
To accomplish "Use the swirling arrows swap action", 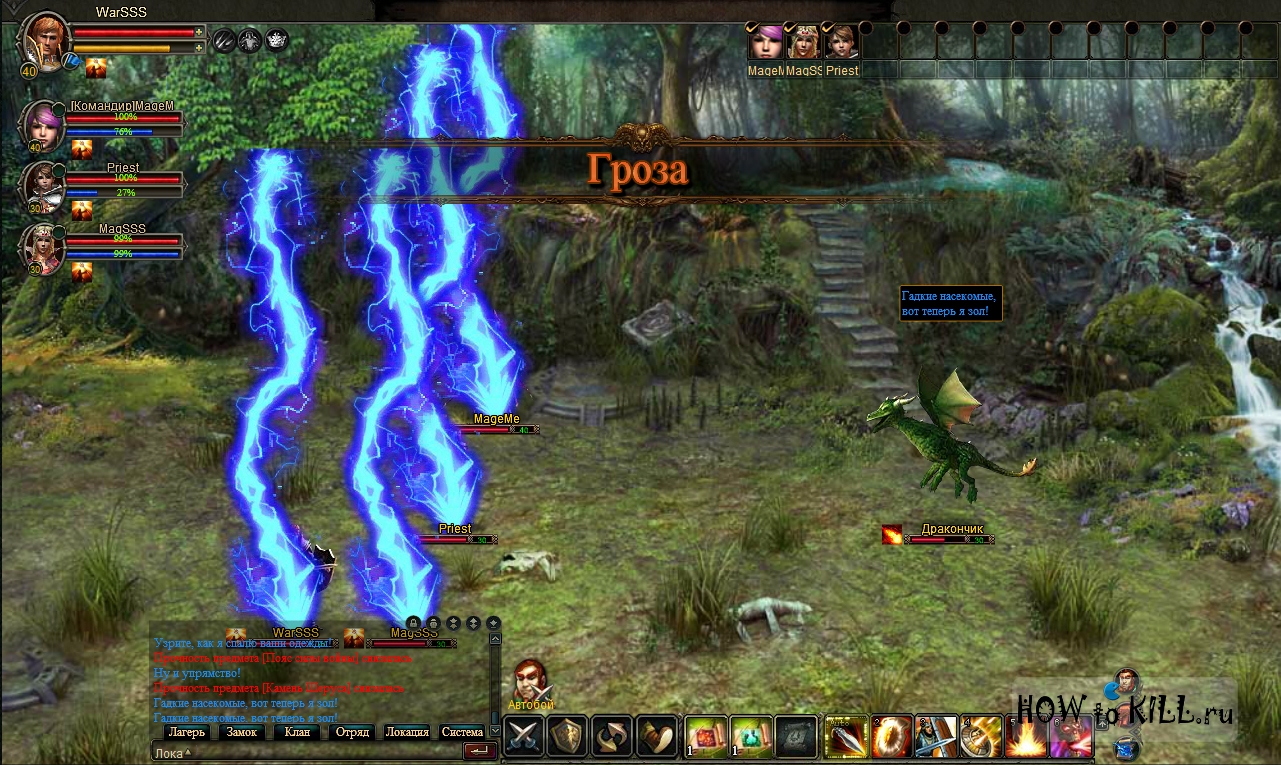I will (x=612, y=738).
